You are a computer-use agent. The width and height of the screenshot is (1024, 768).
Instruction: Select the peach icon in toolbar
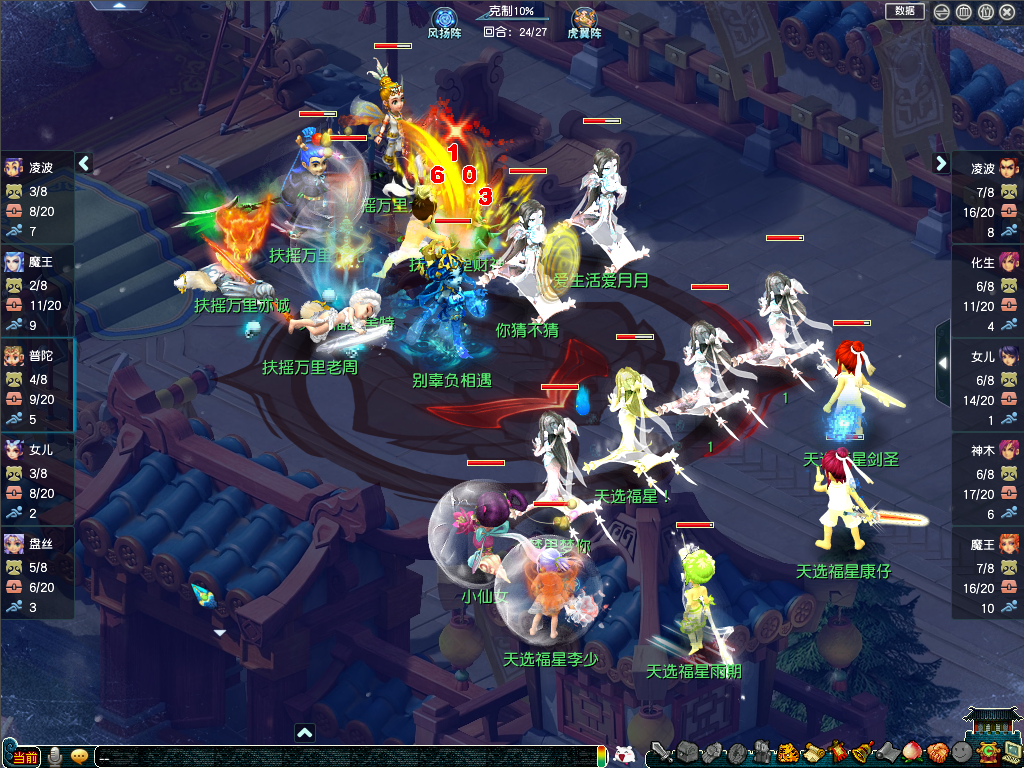pos(911,752)
